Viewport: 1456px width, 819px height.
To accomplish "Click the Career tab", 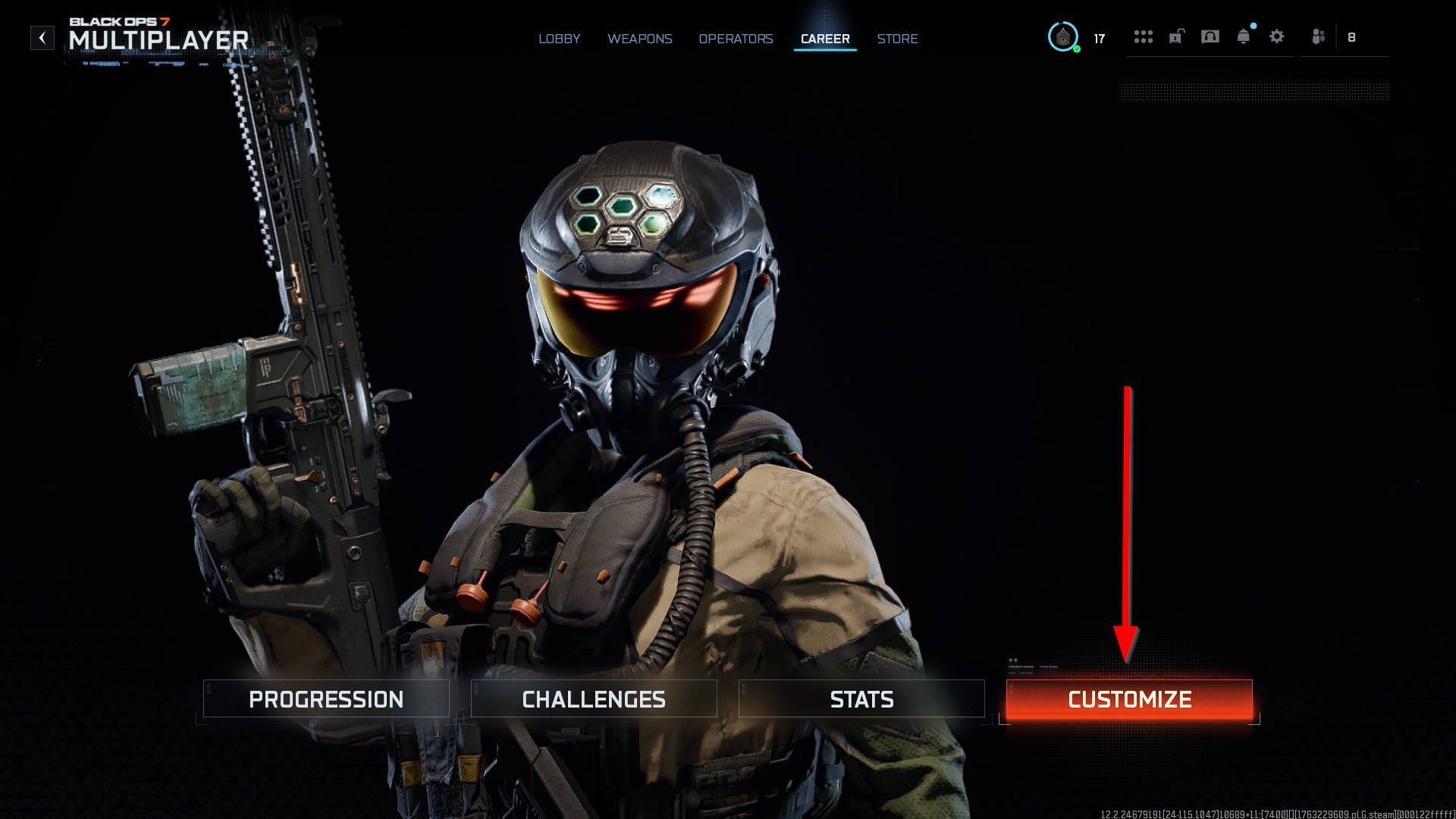I will click(825, 39).
